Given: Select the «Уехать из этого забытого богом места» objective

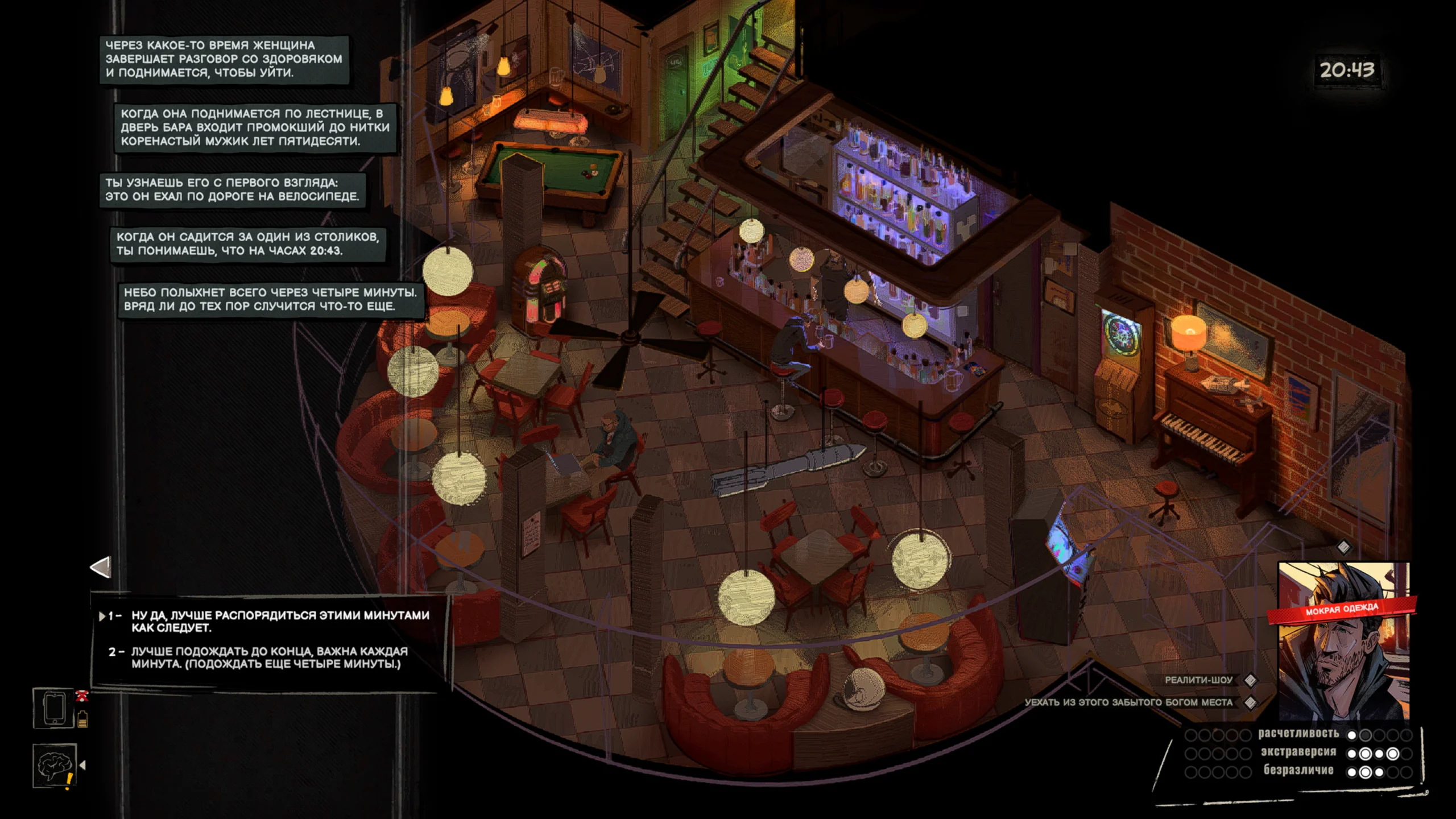Looking at the screenshot, I should pyautogui.click(x=1128, y=702).
